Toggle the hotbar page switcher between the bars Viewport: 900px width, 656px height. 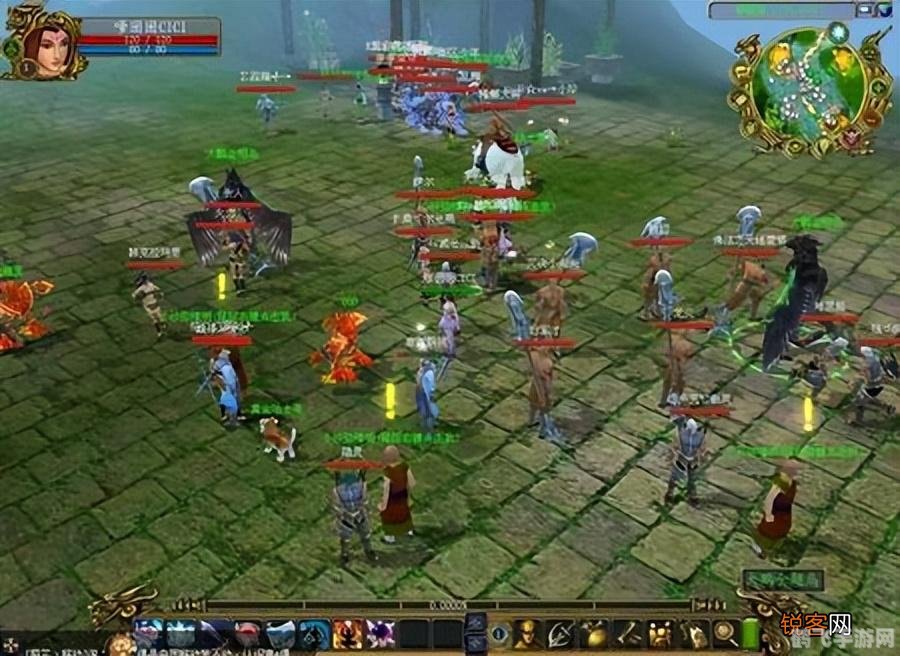coord(476,632)
